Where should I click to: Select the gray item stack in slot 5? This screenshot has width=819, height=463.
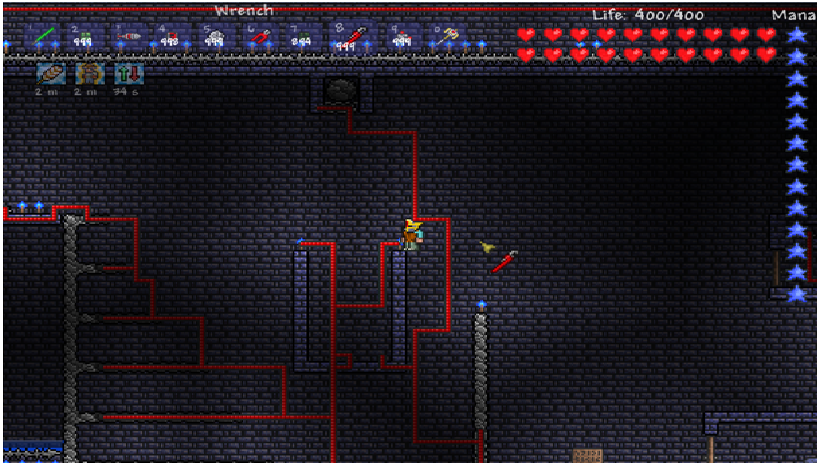215,38
